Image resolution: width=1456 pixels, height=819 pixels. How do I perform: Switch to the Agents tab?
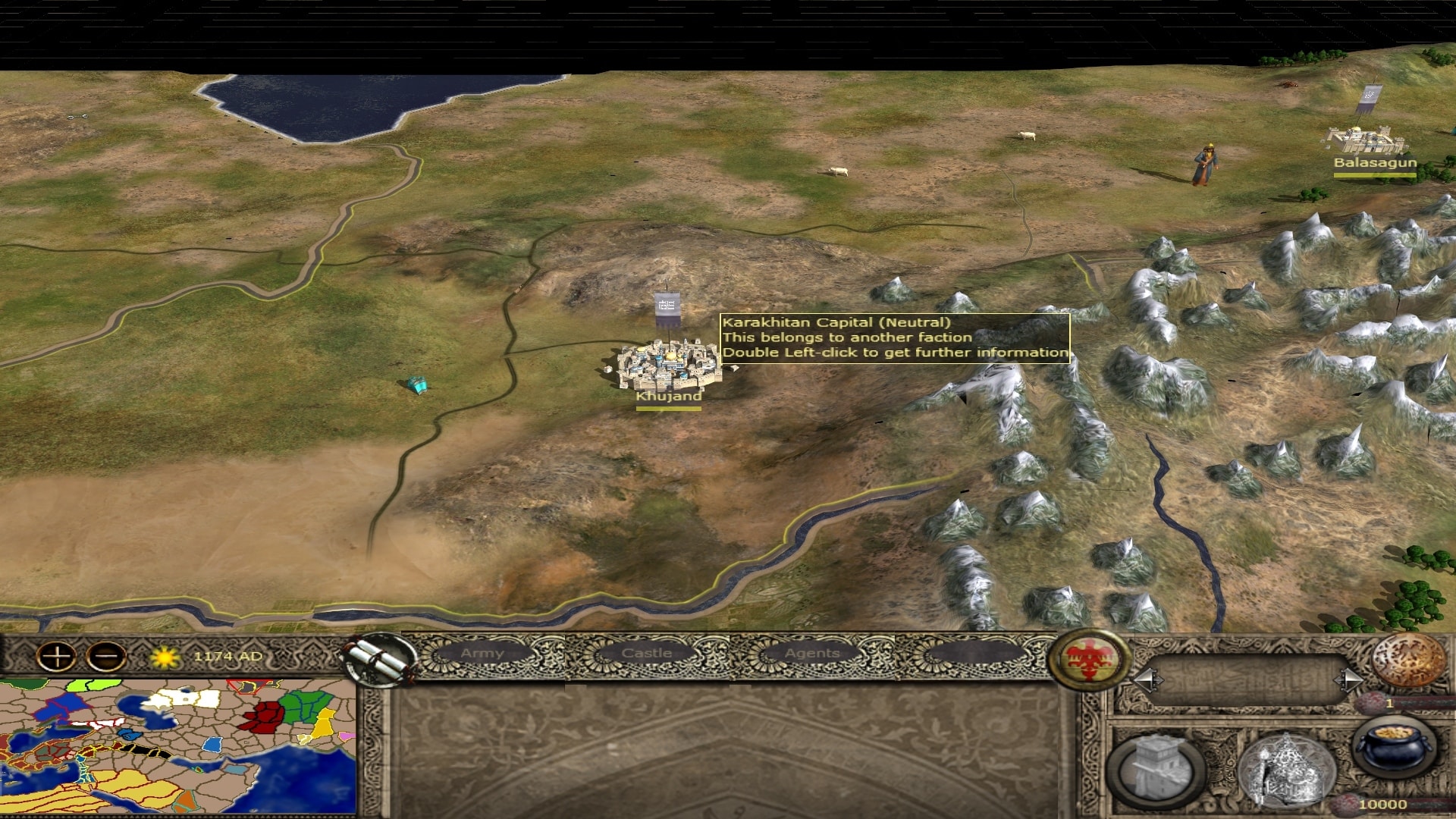812,654
